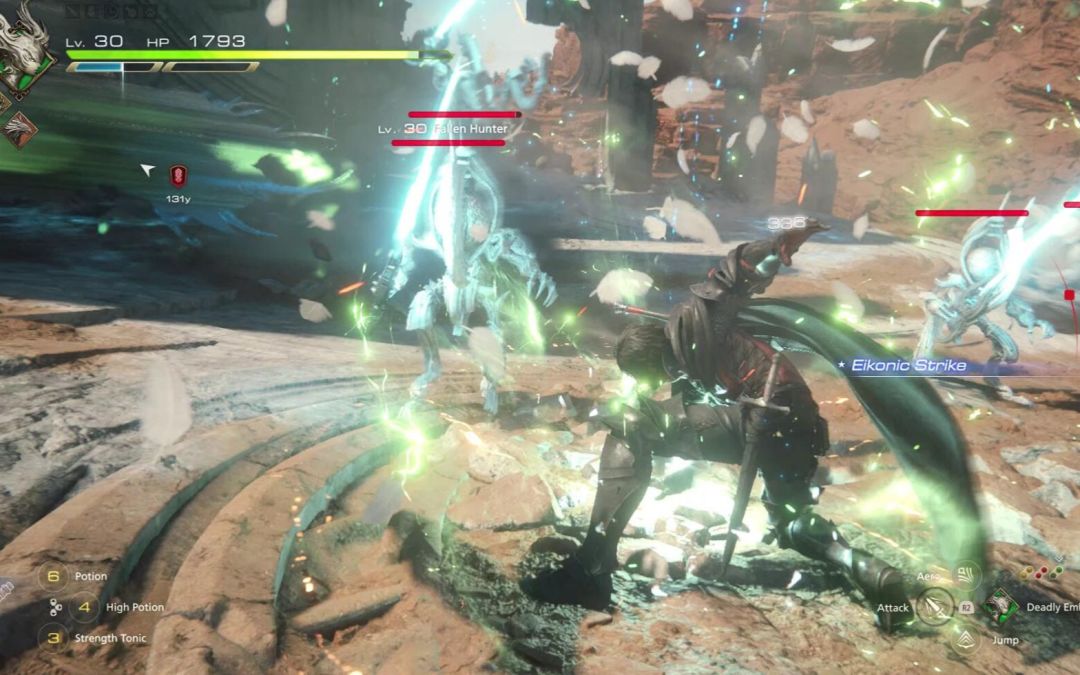Select the High Potion shortcut slot
This screenshot has height=675, width=1080.
click(x=85, y=607)
